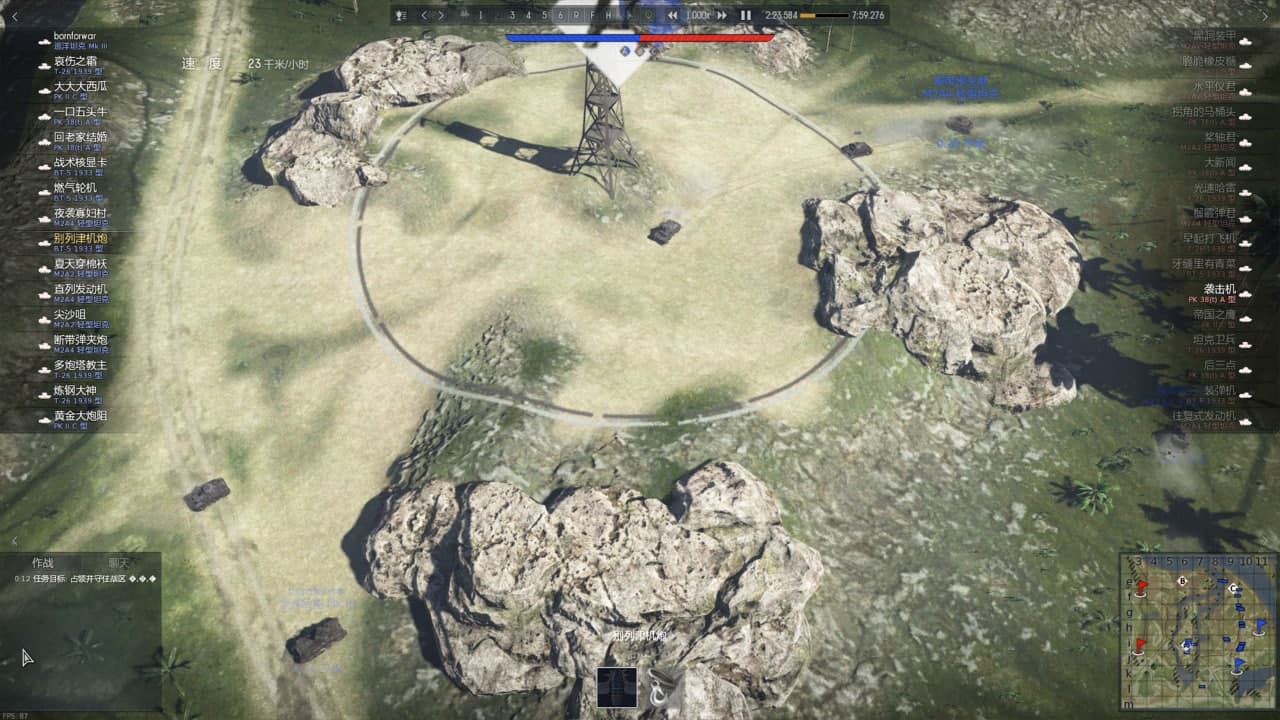Viewport: 1280px width, 720px height.
Task: Select the H camera mode icon
Action: [608, 15]
